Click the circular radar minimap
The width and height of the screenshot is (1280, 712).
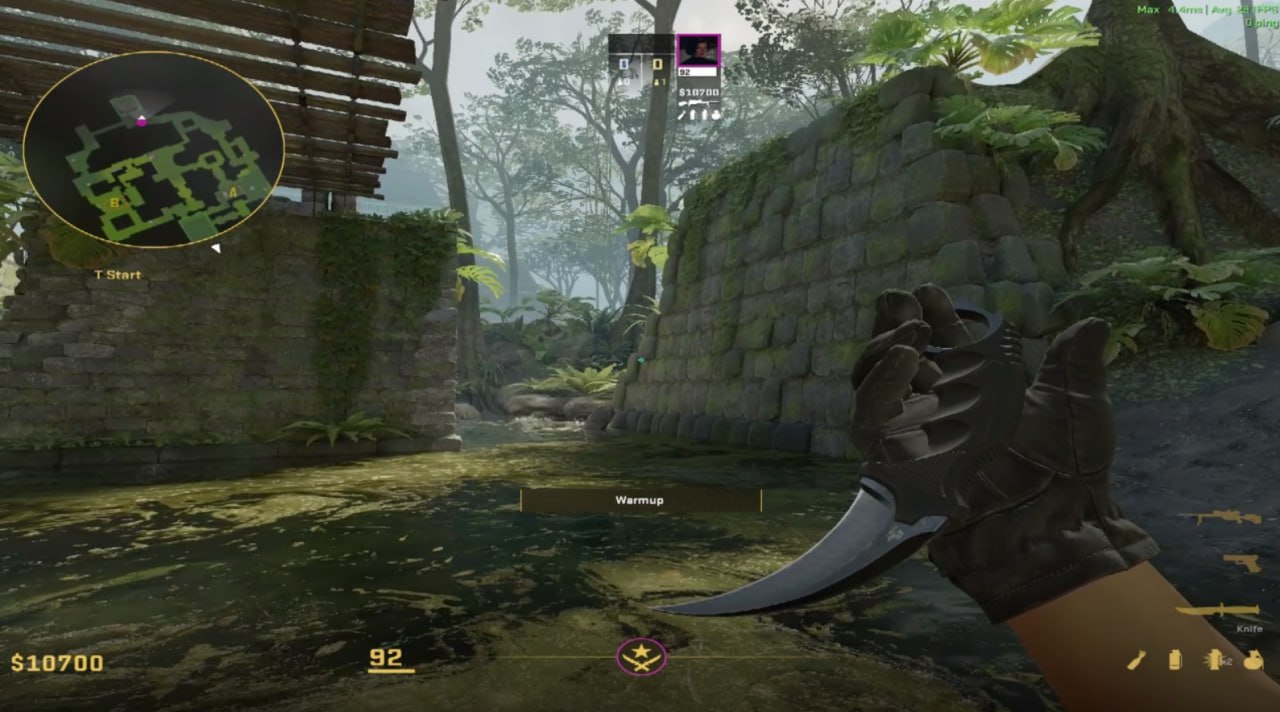(x=153, y=150)
